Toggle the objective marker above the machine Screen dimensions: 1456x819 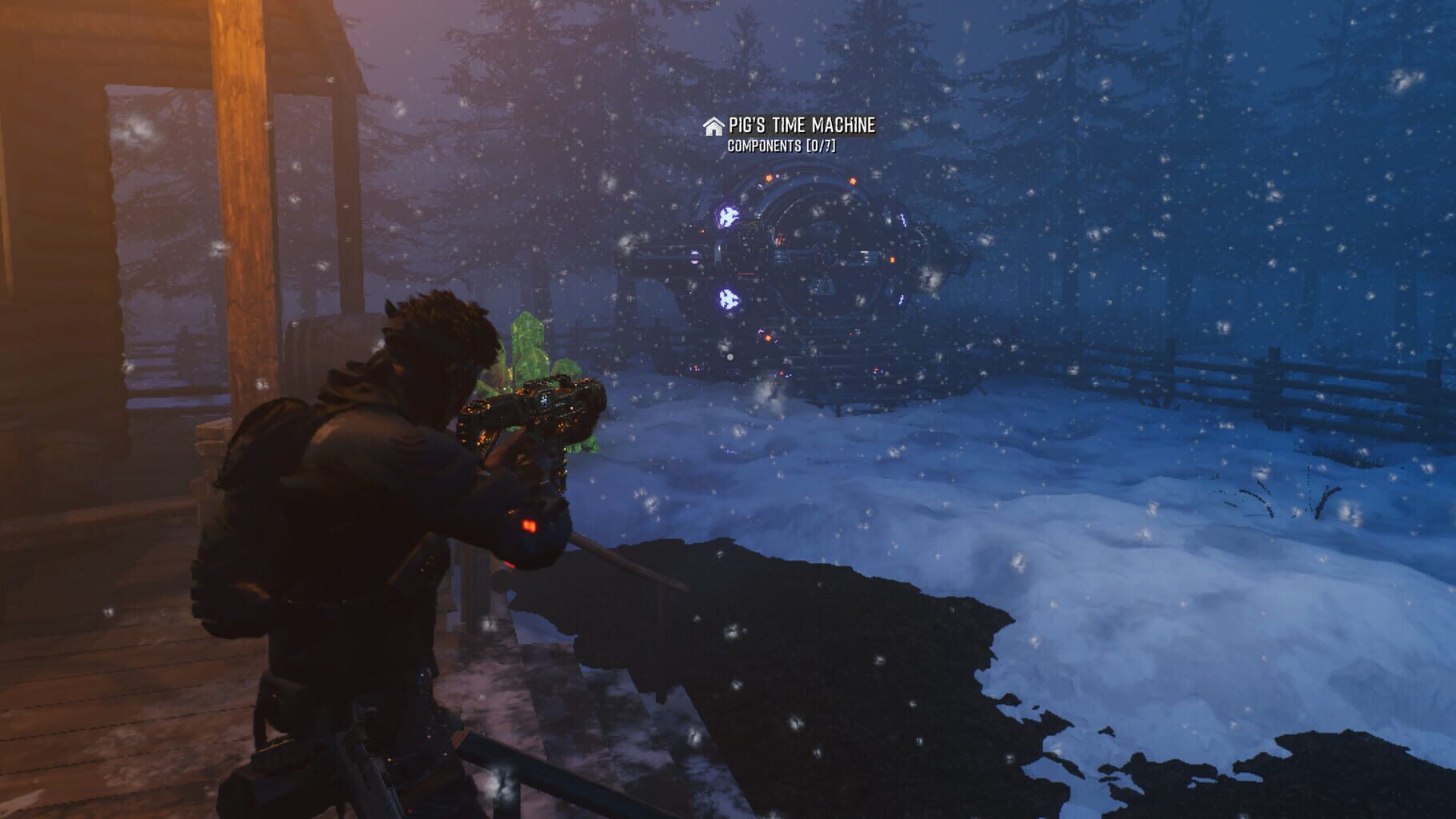(x=712, y=125)
